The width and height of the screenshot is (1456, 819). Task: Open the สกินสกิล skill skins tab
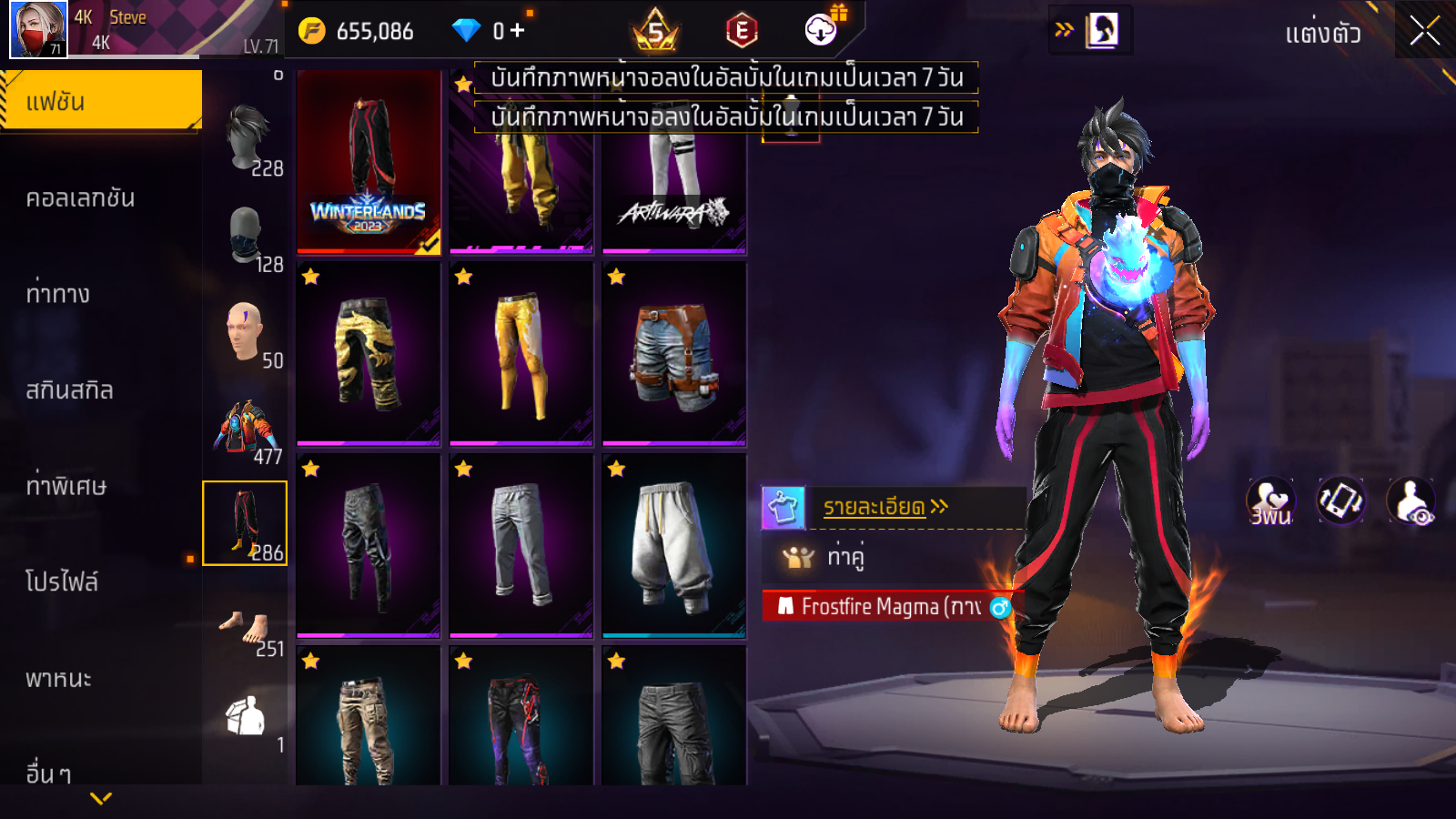point(69,390)
